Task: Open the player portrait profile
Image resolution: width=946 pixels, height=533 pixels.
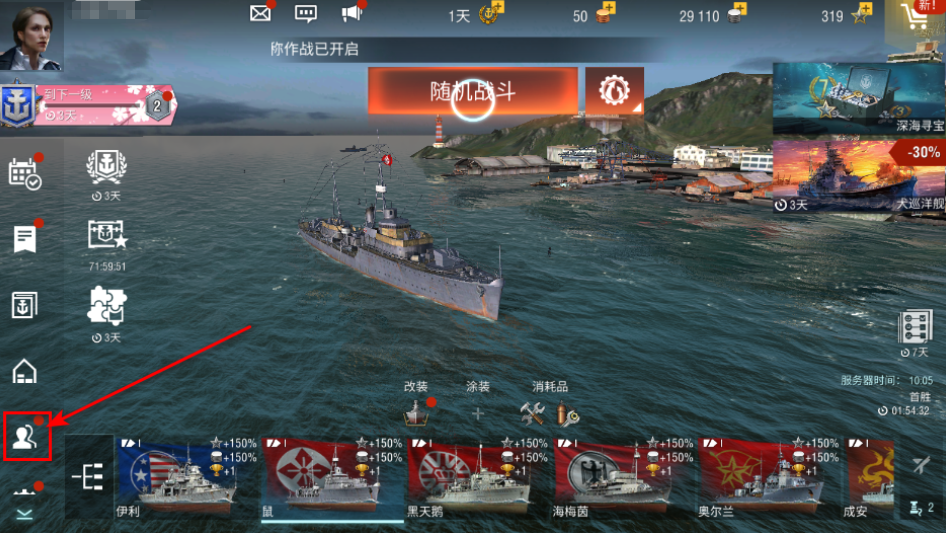Action: [31, 37]
